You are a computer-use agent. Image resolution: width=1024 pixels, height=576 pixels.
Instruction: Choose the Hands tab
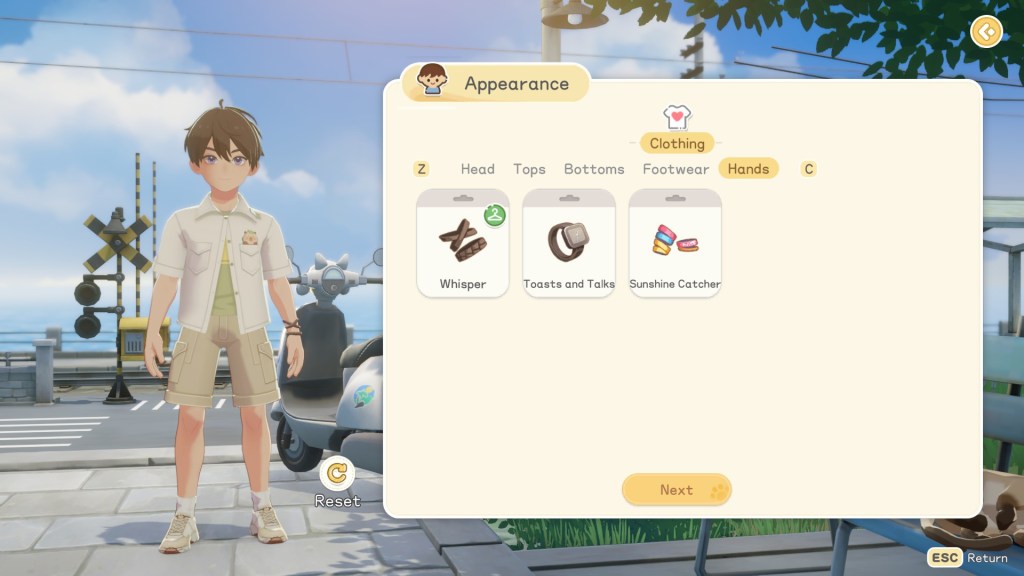coord(748,169)
